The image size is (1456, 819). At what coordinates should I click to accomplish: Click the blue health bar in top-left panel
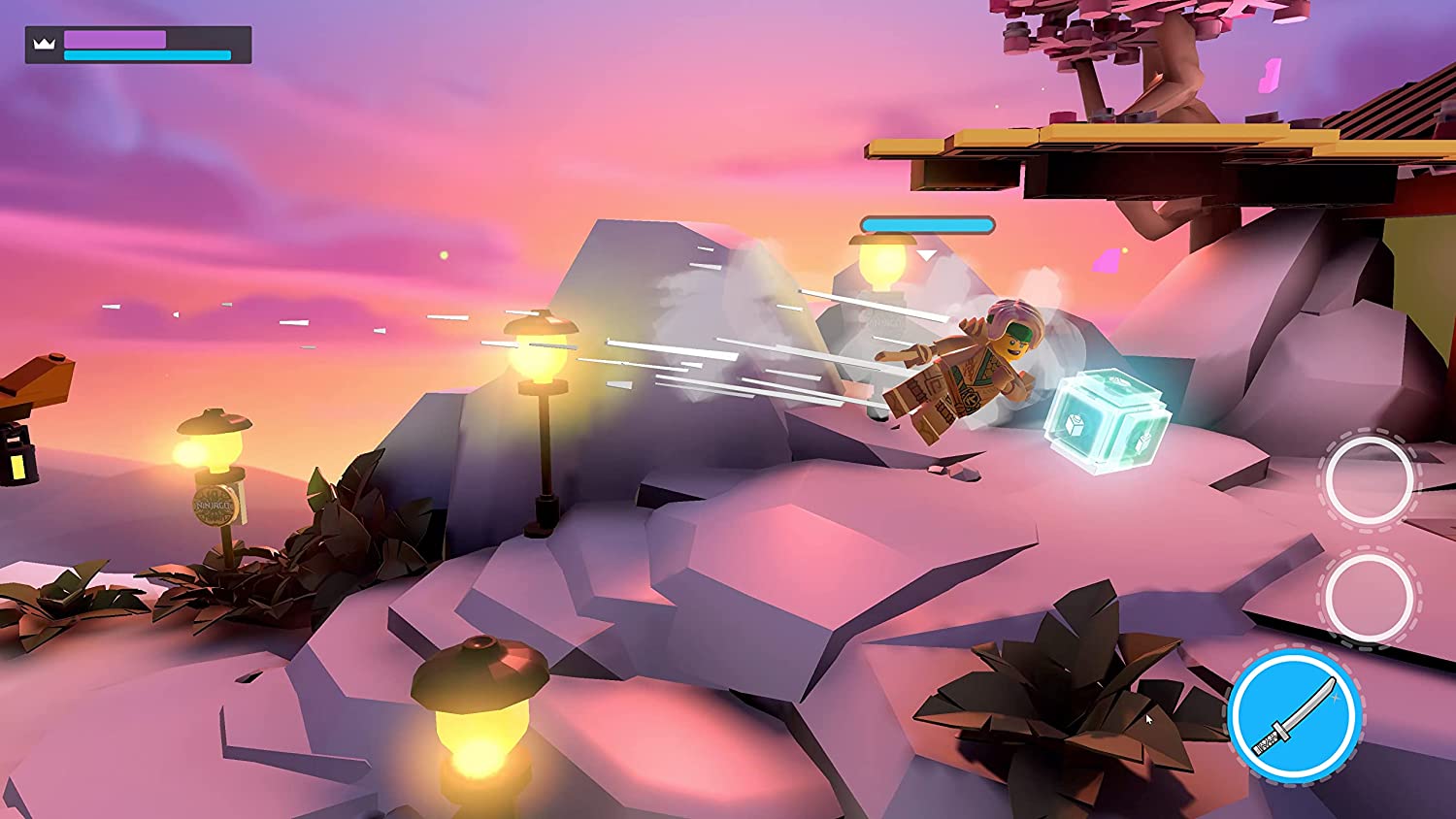(x=148, y=54)
